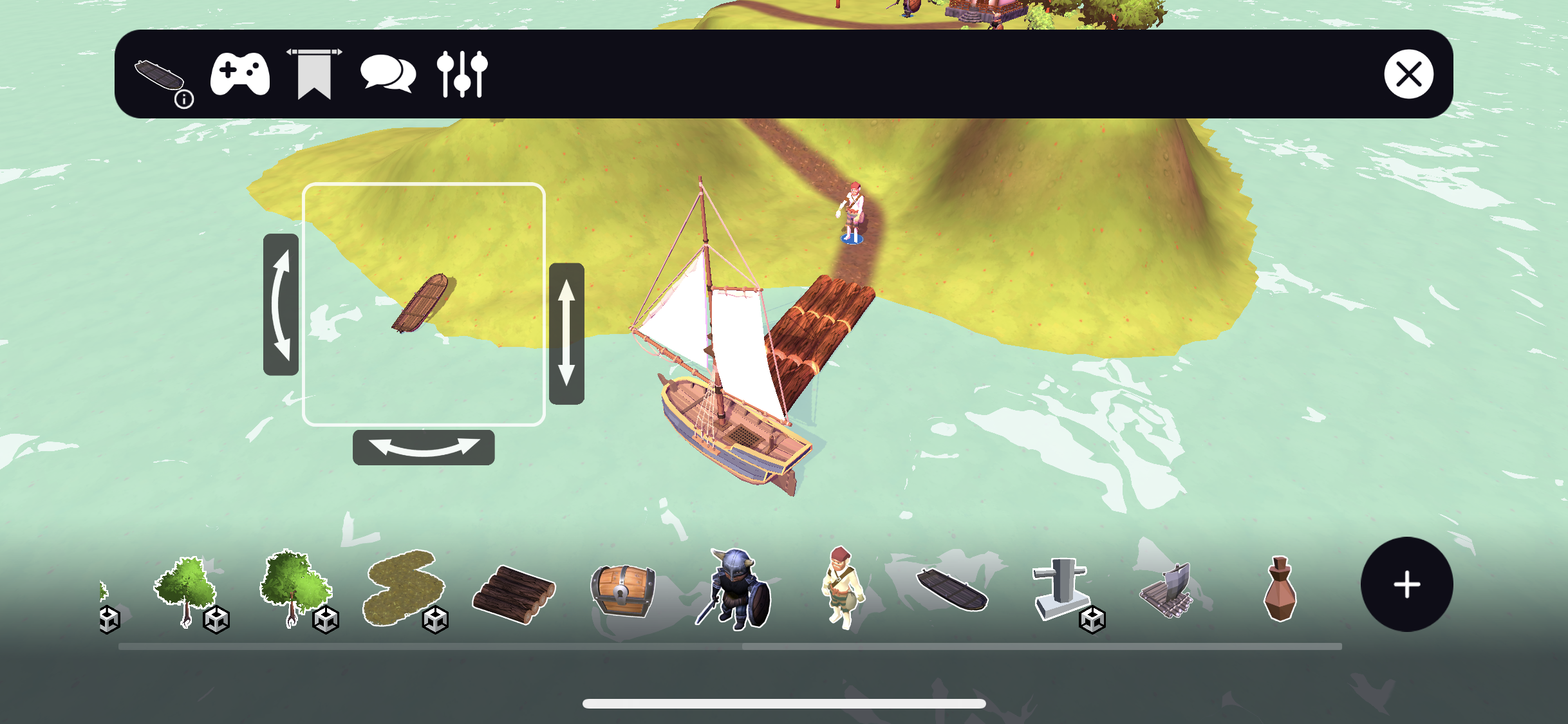Select the viking warrior character
1568x724 pixels.
click(733, 592)
